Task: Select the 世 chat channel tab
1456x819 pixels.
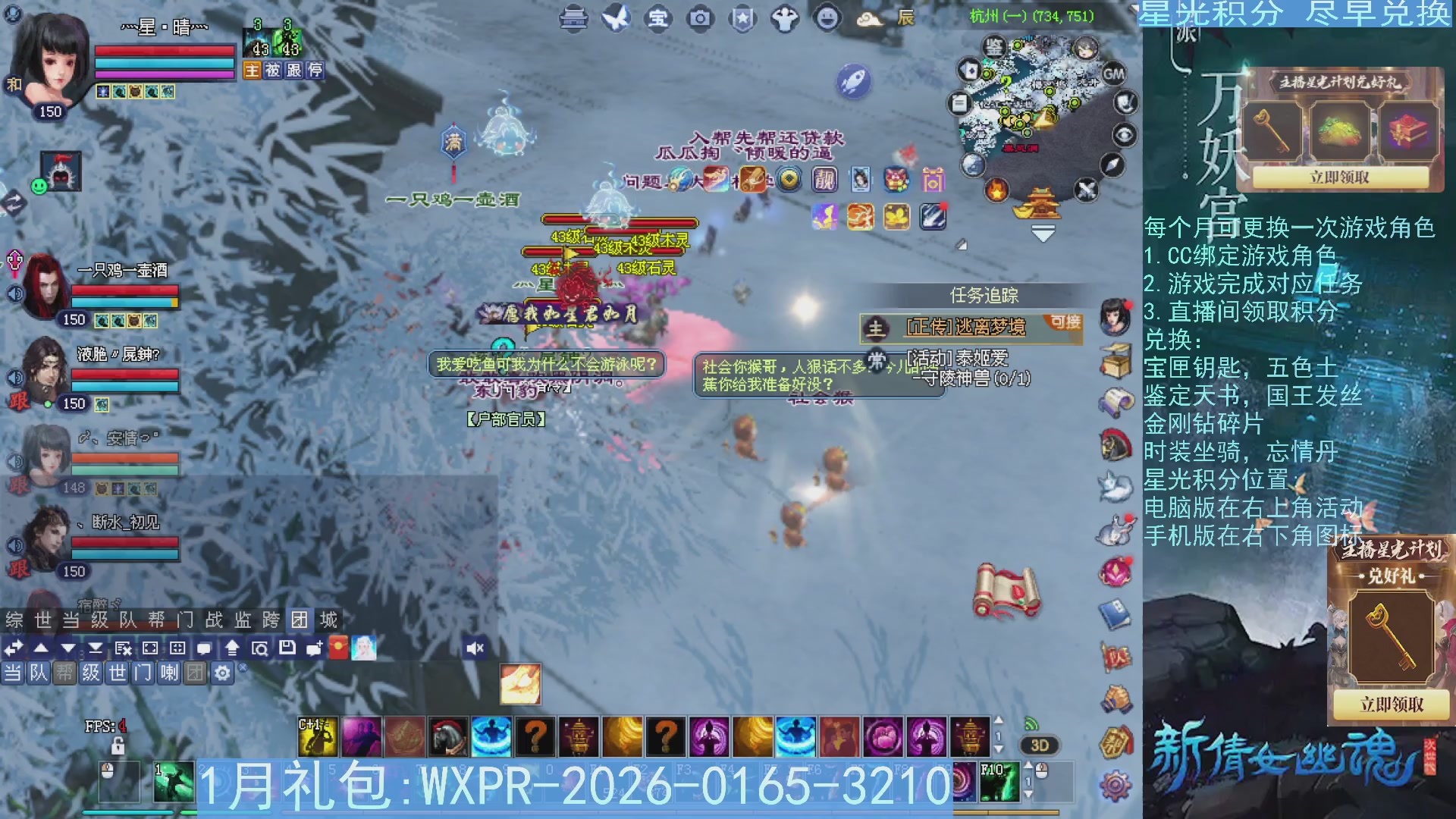Action: point(116,672)
